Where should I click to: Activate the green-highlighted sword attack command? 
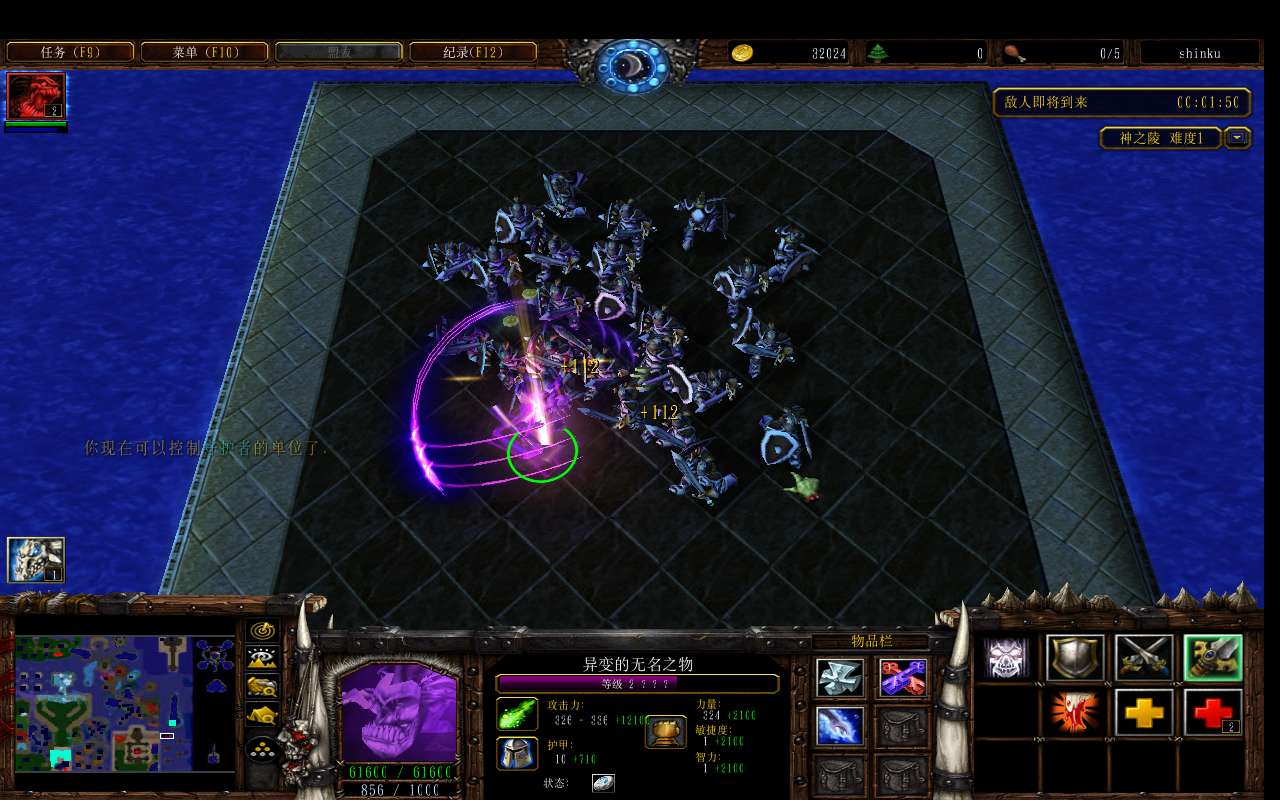(x=1213, y=658)
